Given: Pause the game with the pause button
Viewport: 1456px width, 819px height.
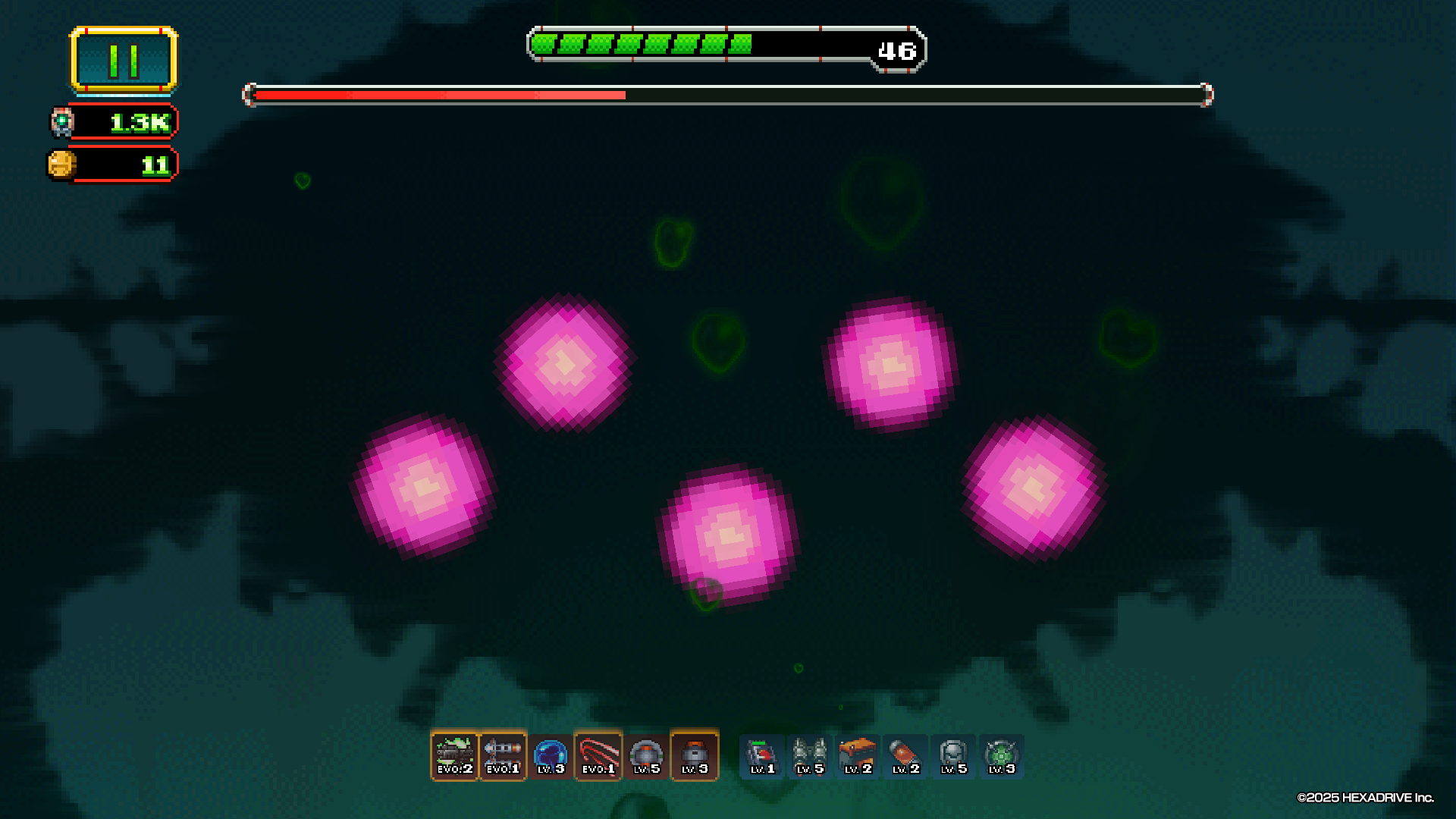Looking at the screenshot, I should tap(124, 60).
